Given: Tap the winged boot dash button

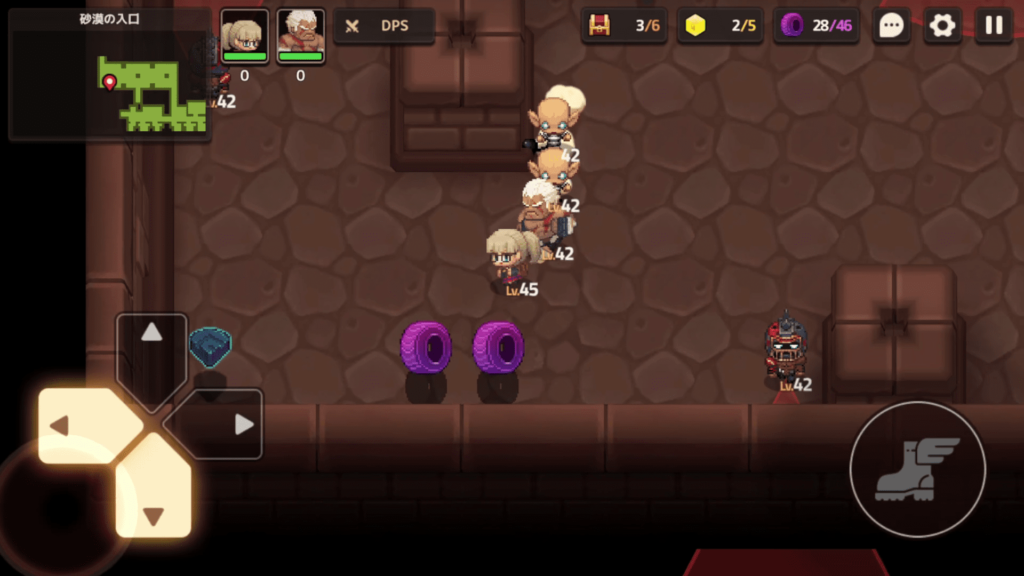Looking at the screenshot, I should tap(917, 469).
